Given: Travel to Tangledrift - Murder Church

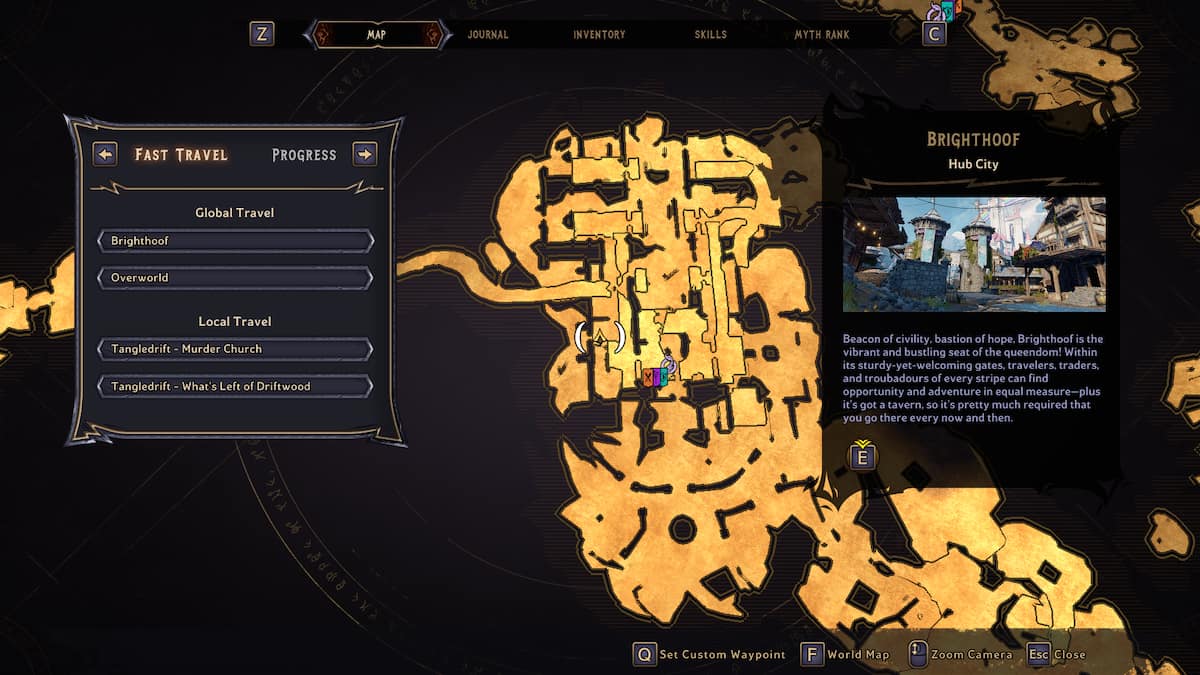Looking at the screenshot, I should (235, 349).
